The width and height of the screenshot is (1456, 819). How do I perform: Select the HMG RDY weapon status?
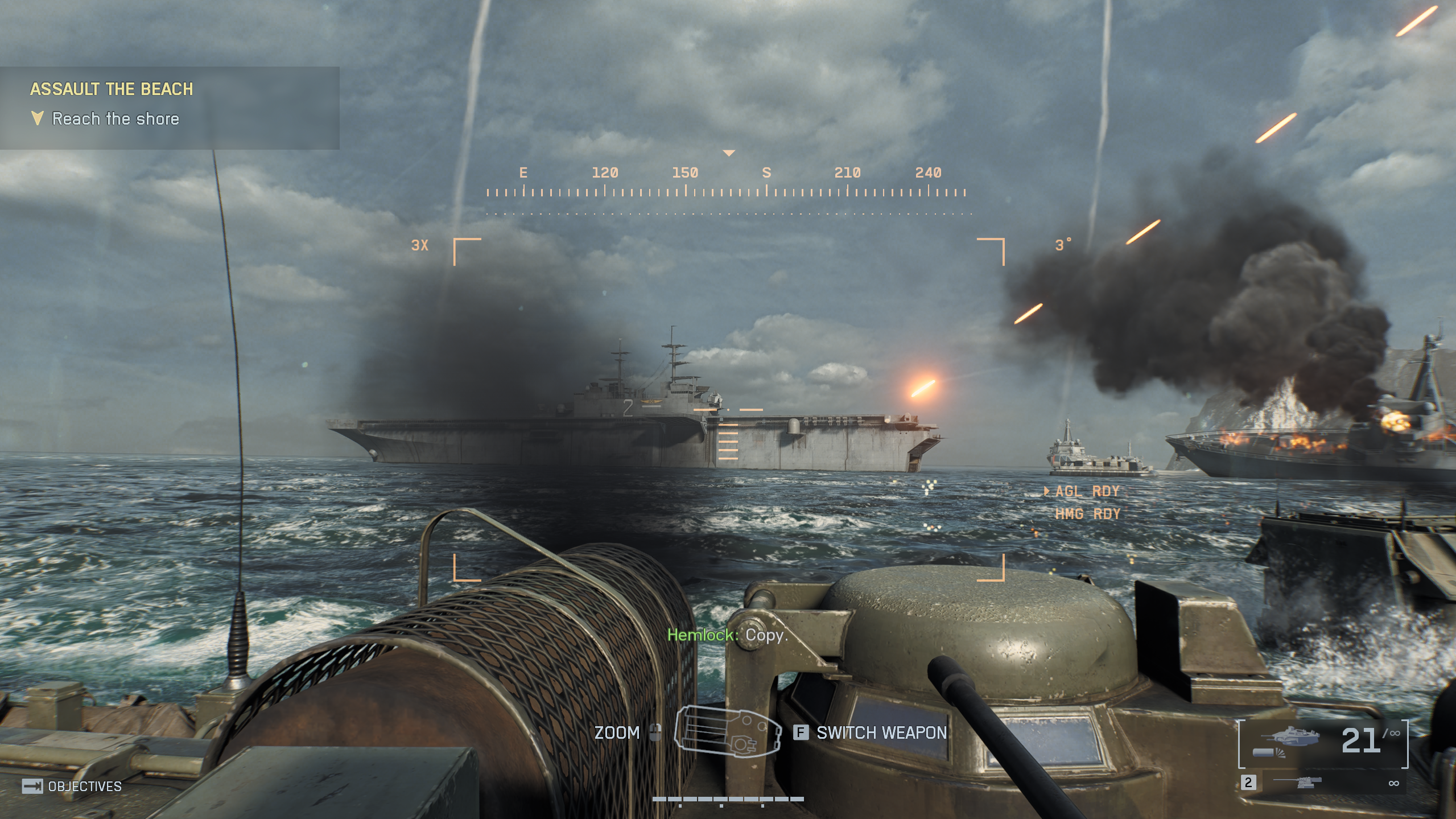coord(1087,514)
